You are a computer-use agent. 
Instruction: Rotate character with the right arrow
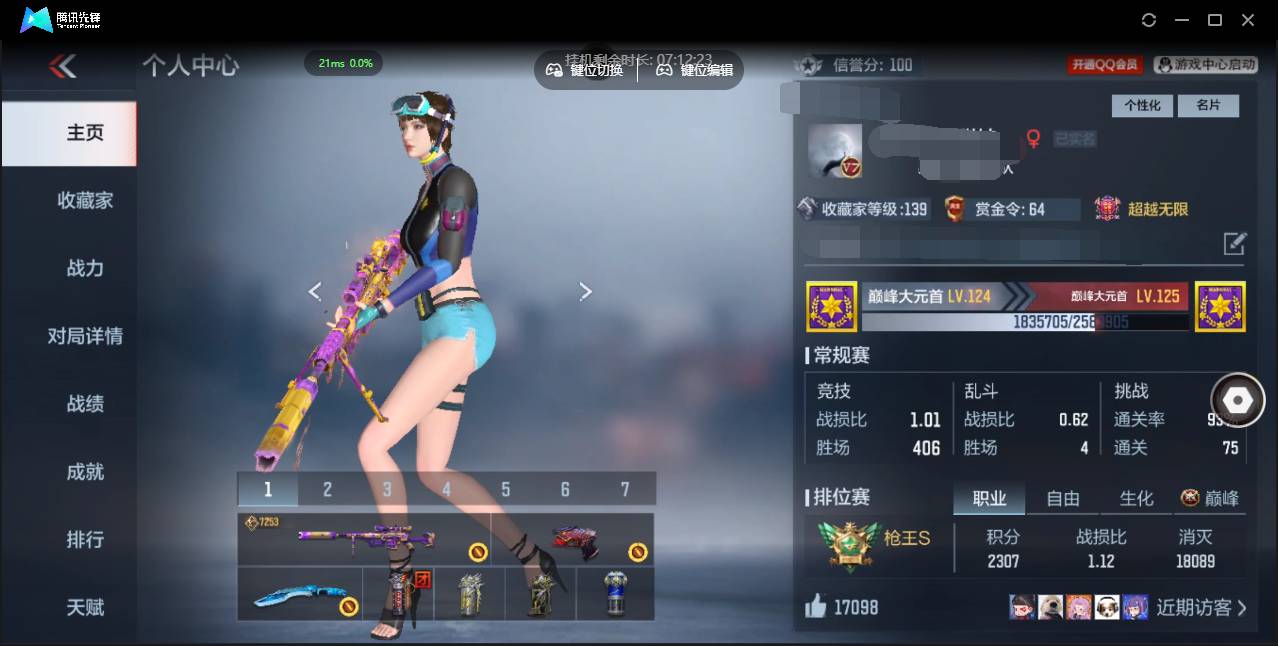[x=586, y=291]
